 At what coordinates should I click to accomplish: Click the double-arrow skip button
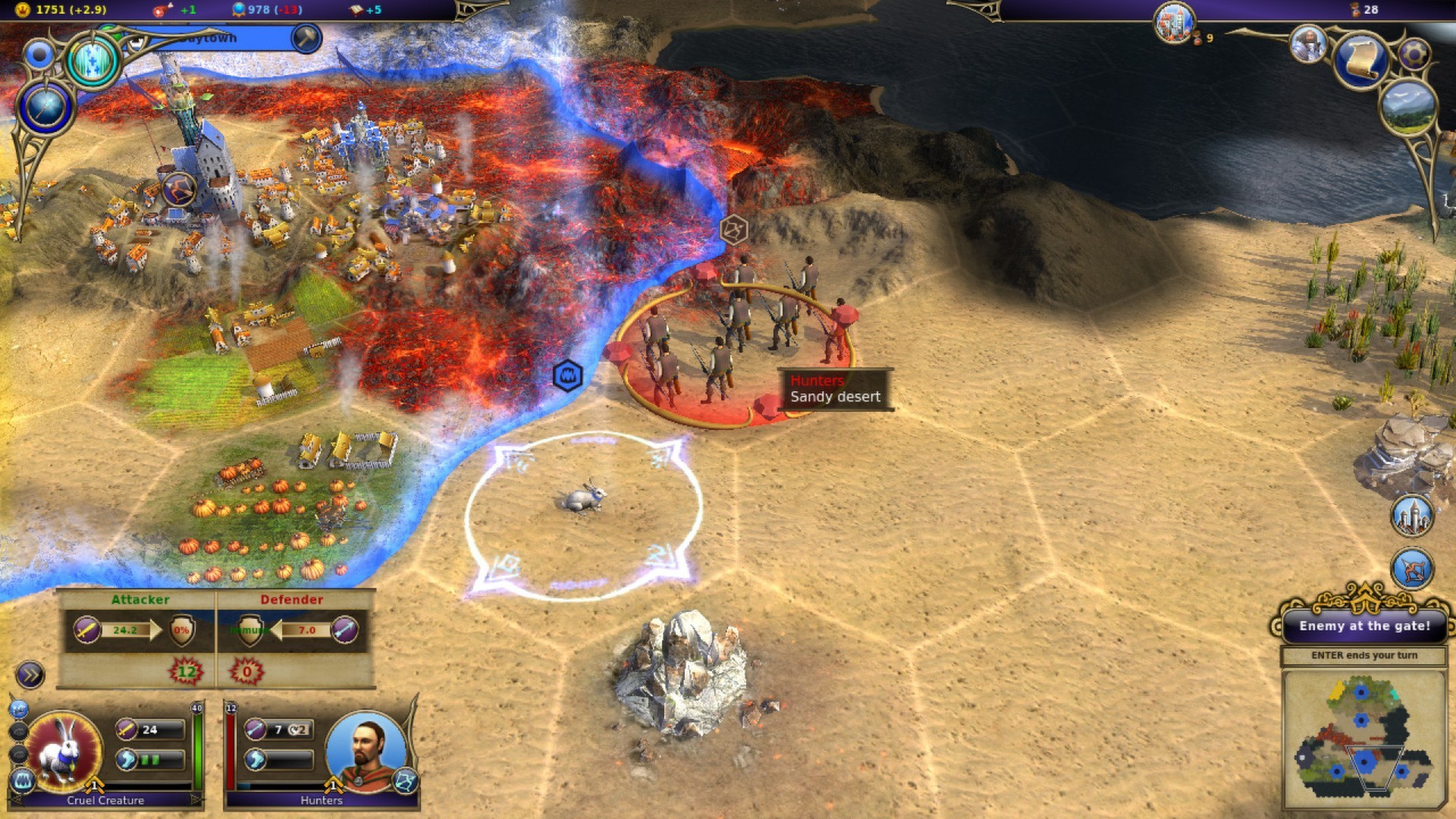click(x=30, y=674)
